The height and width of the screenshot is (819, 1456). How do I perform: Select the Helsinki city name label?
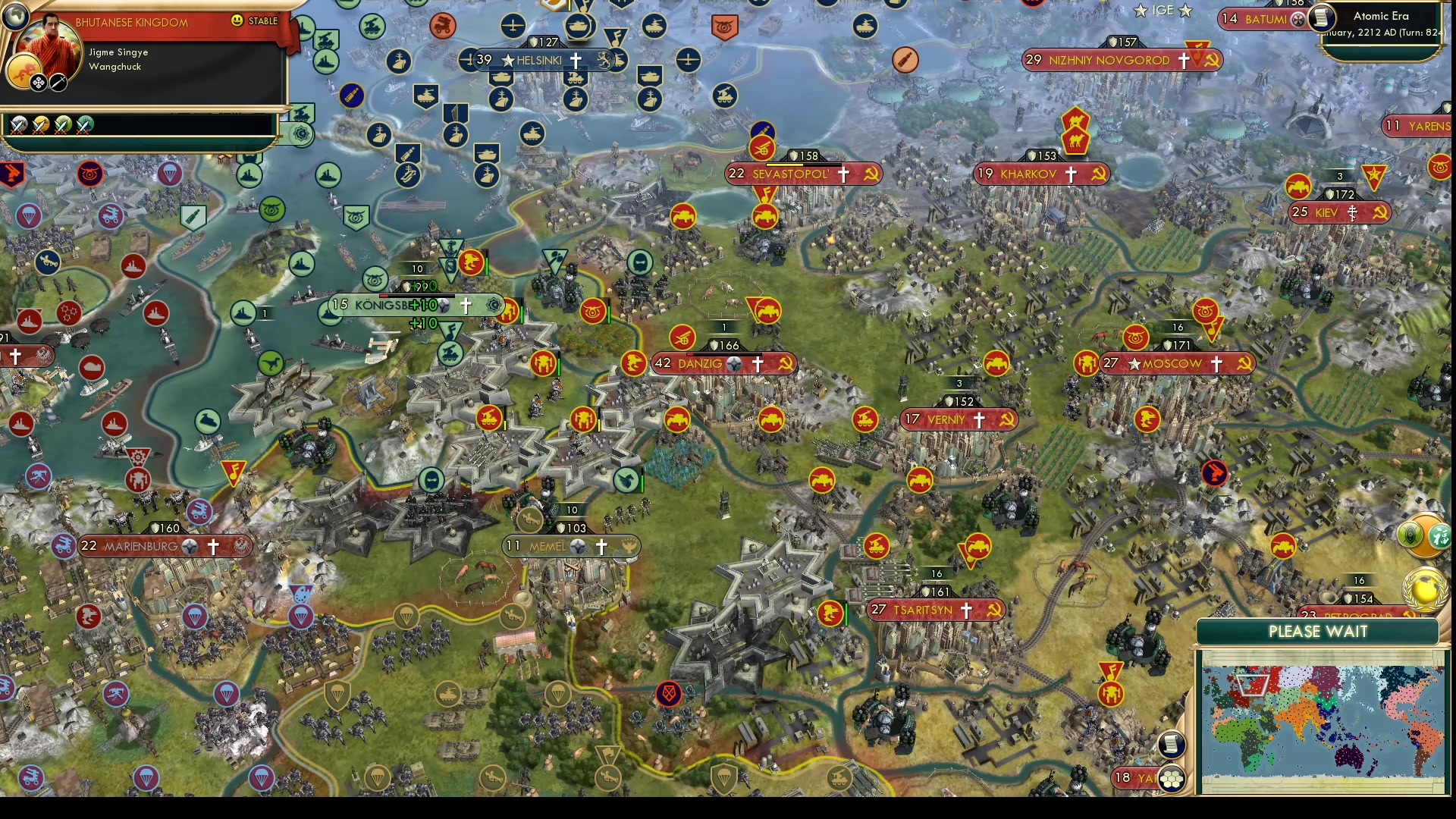click(540, 61)
